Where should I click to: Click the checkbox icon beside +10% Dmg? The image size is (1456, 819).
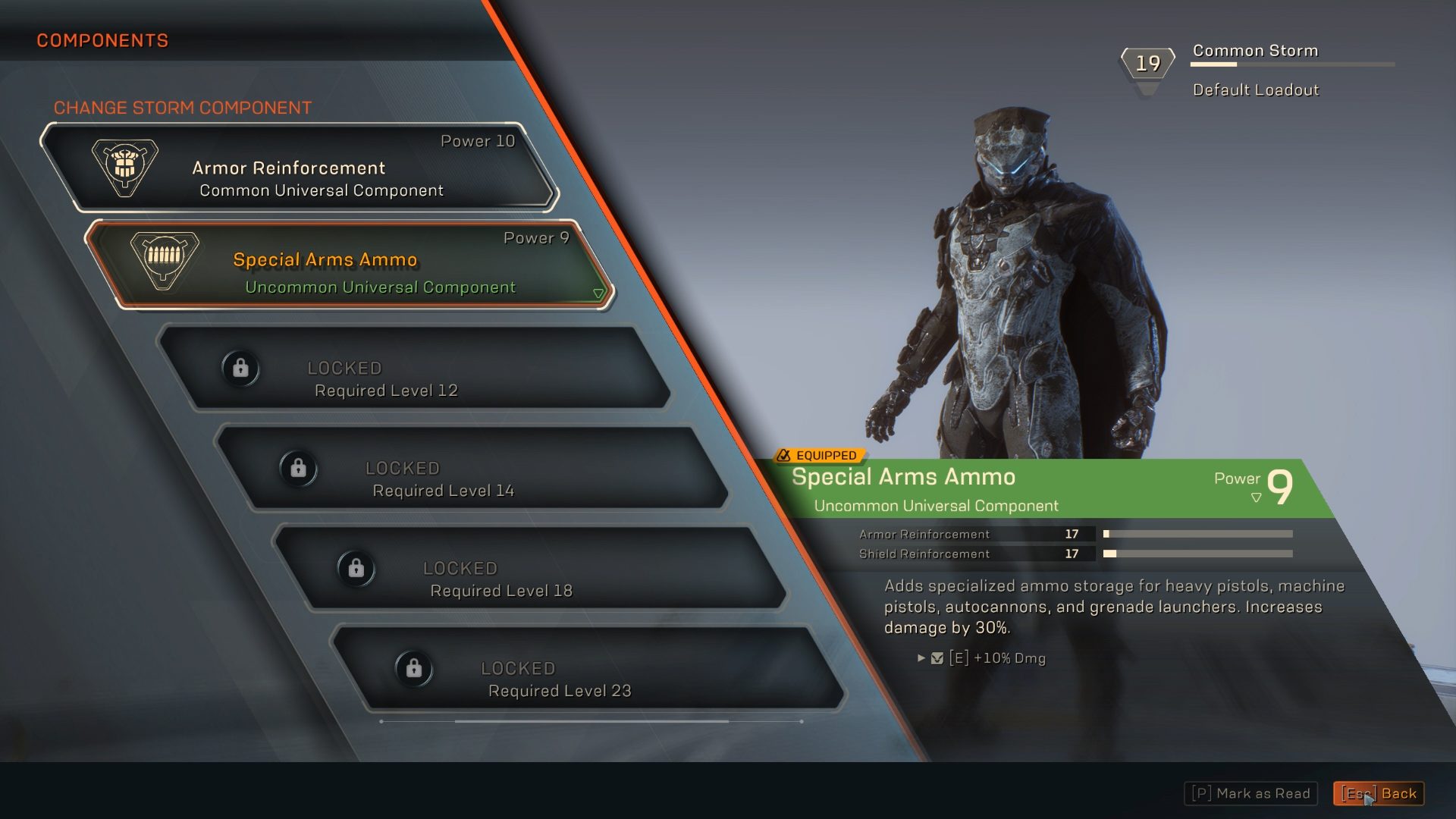pos(939,658)
